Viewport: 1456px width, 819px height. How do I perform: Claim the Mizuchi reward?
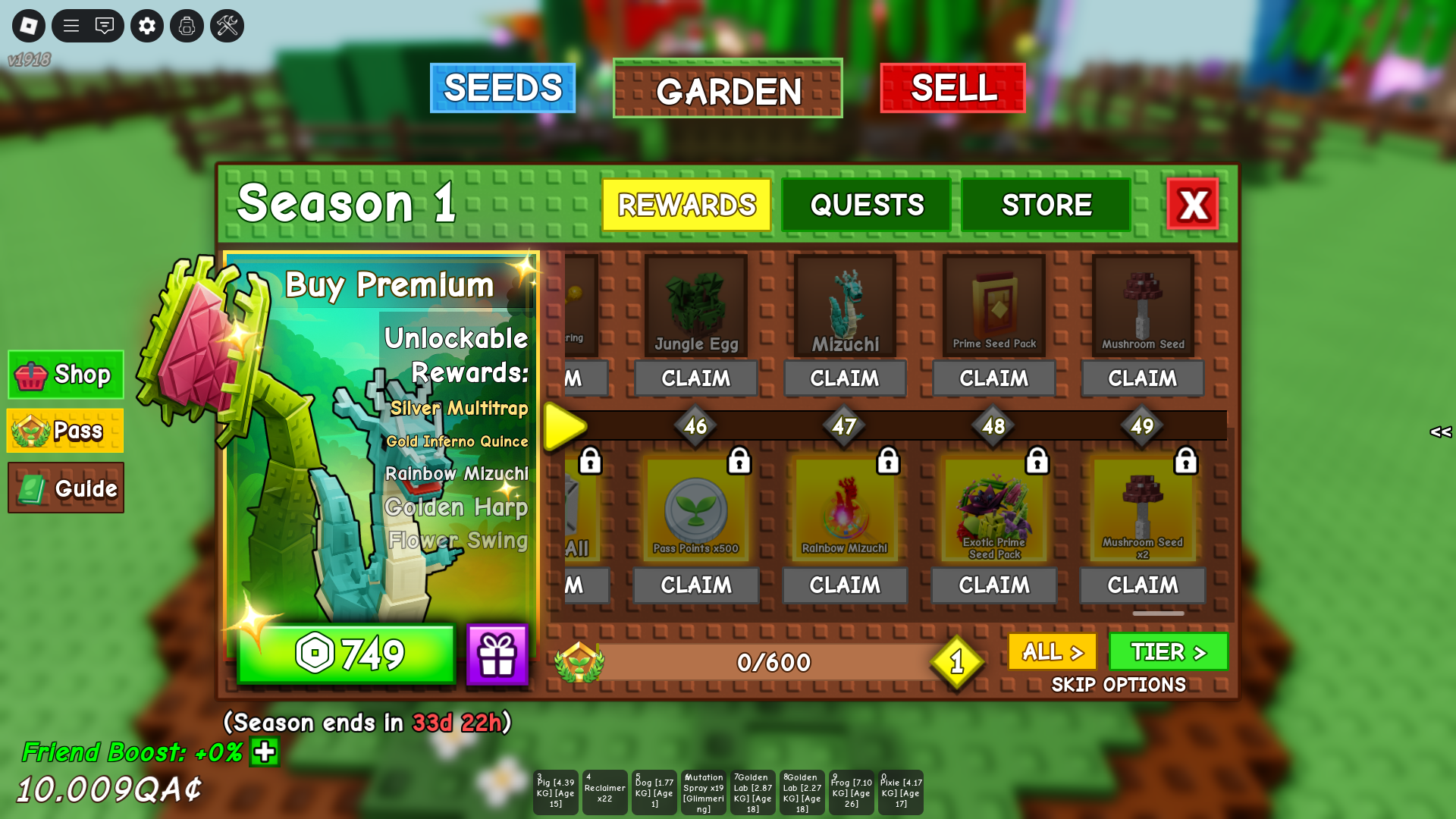pyautogui.click(x=844, y=378)
